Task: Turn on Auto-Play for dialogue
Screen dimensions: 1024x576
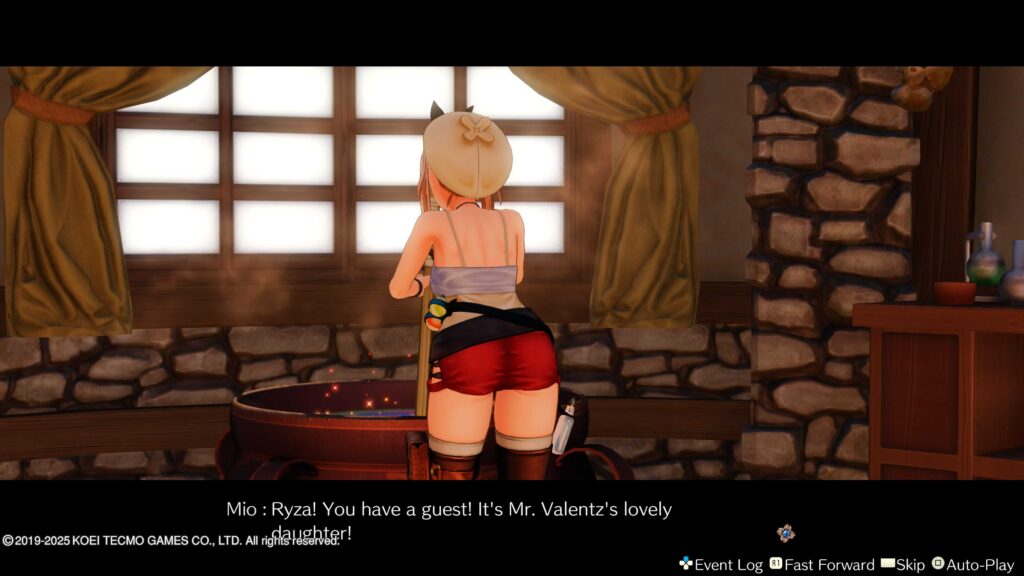Action: point(972,565)
